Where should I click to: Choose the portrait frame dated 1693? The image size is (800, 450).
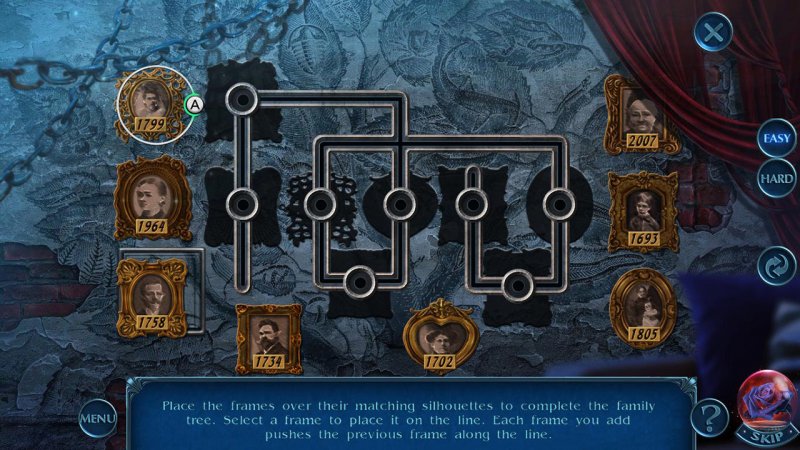pyautogui.click(x=643, y=211)
